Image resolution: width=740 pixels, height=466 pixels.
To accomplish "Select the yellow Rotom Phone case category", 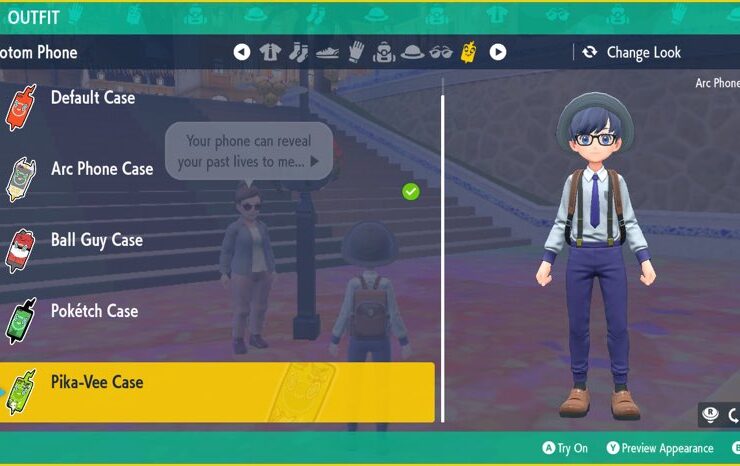I will tap(468, 52).
